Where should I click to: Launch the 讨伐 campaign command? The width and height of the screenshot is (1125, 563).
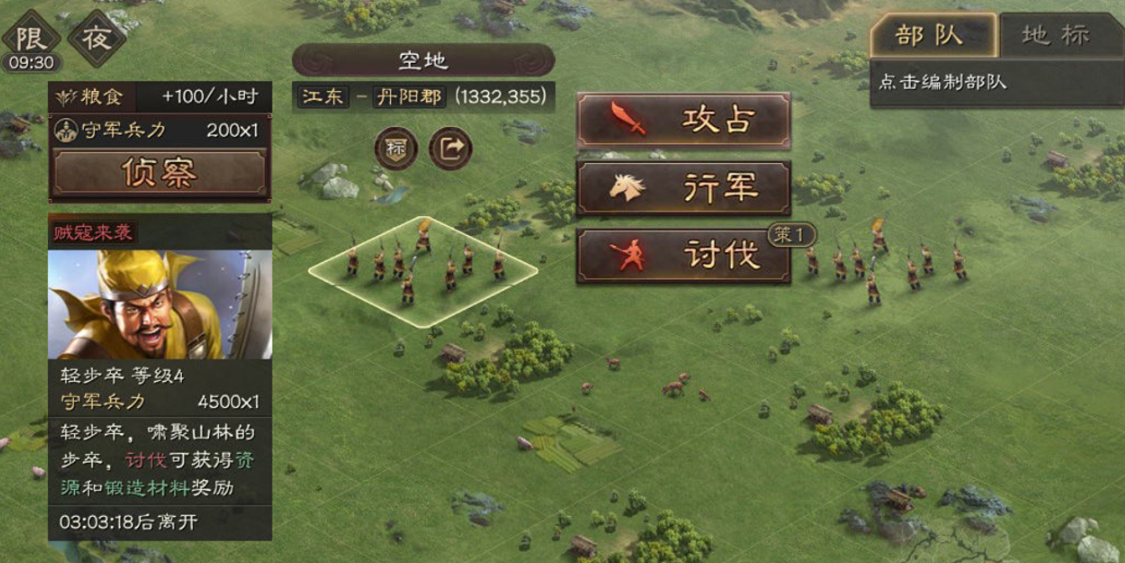[684, 256]
